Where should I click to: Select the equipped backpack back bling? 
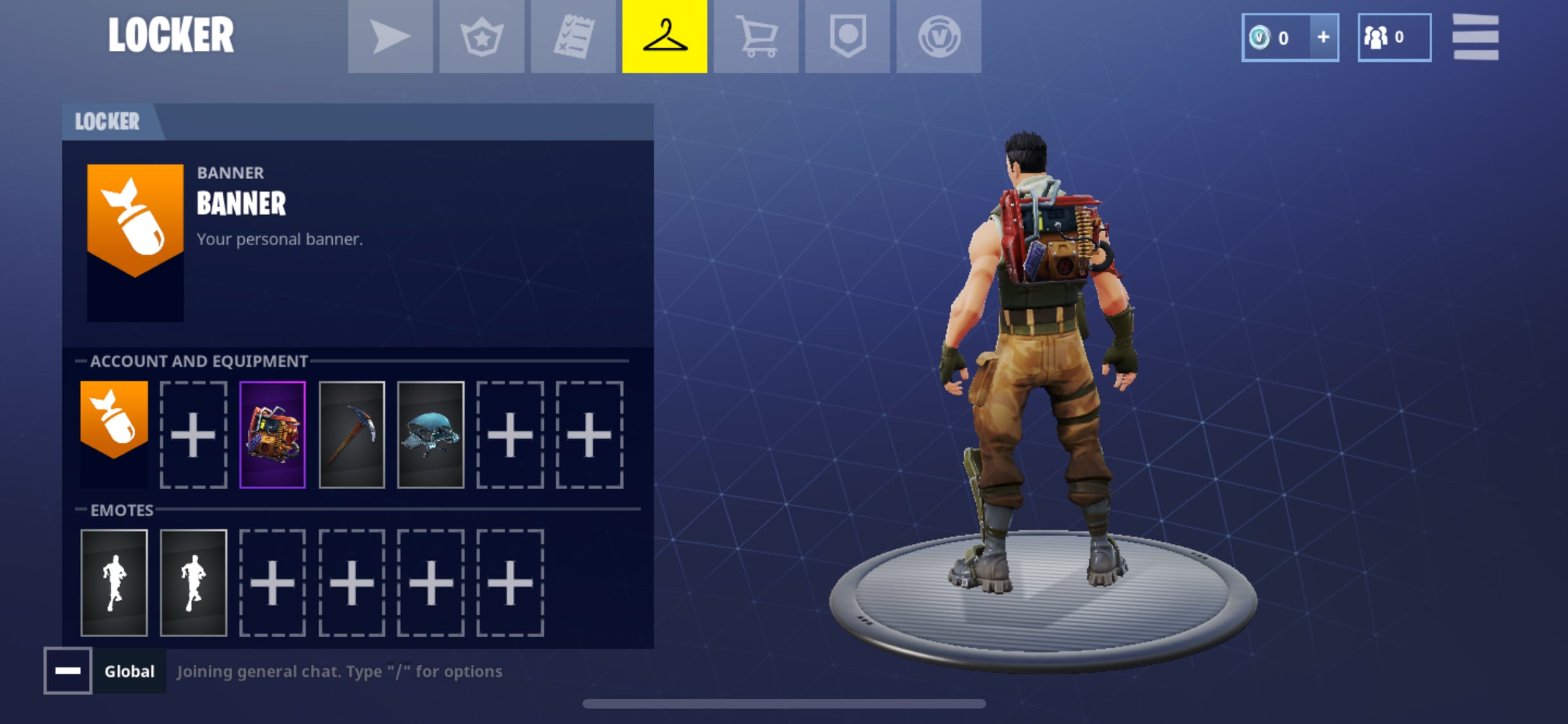(x=272, y=433)
